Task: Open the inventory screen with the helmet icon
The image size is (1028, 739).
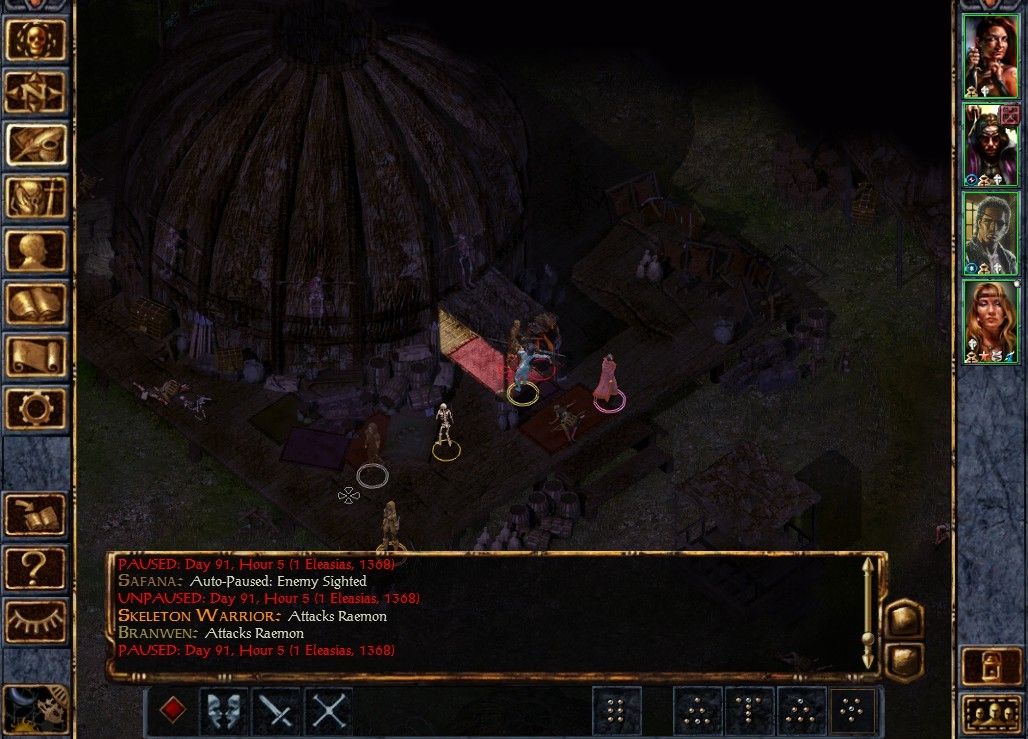Action: (36, 198)
